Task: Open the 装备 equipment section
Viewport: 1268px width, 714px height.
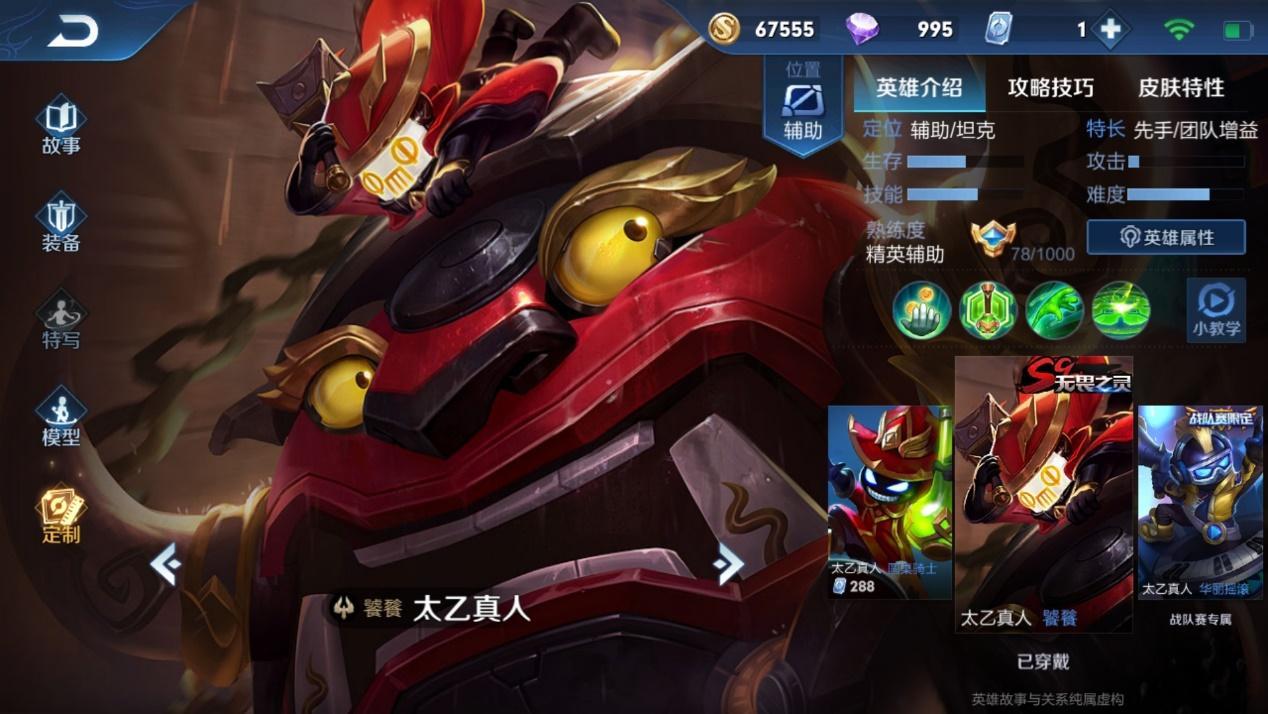Action: pos(61,224)
